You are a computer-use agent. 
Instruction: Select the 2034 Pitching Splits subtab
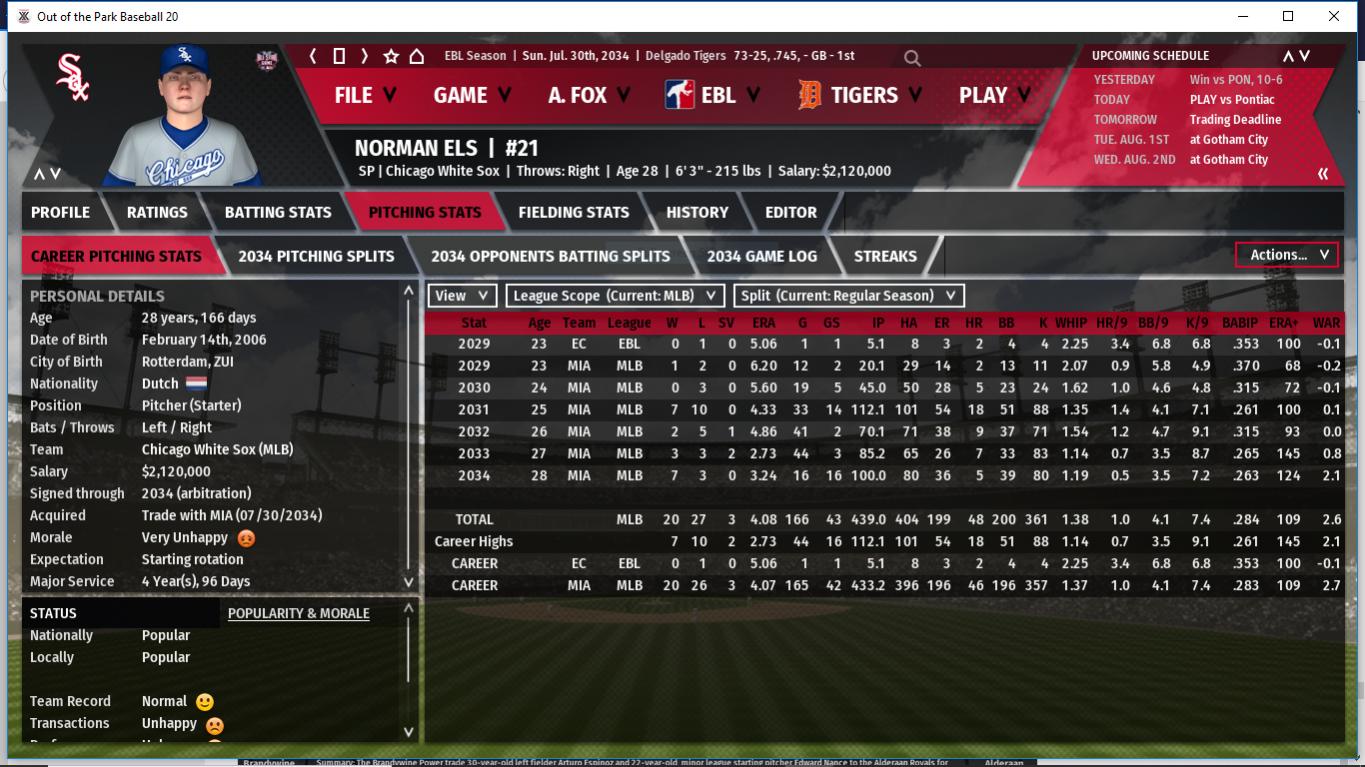(x=316, y=256)
